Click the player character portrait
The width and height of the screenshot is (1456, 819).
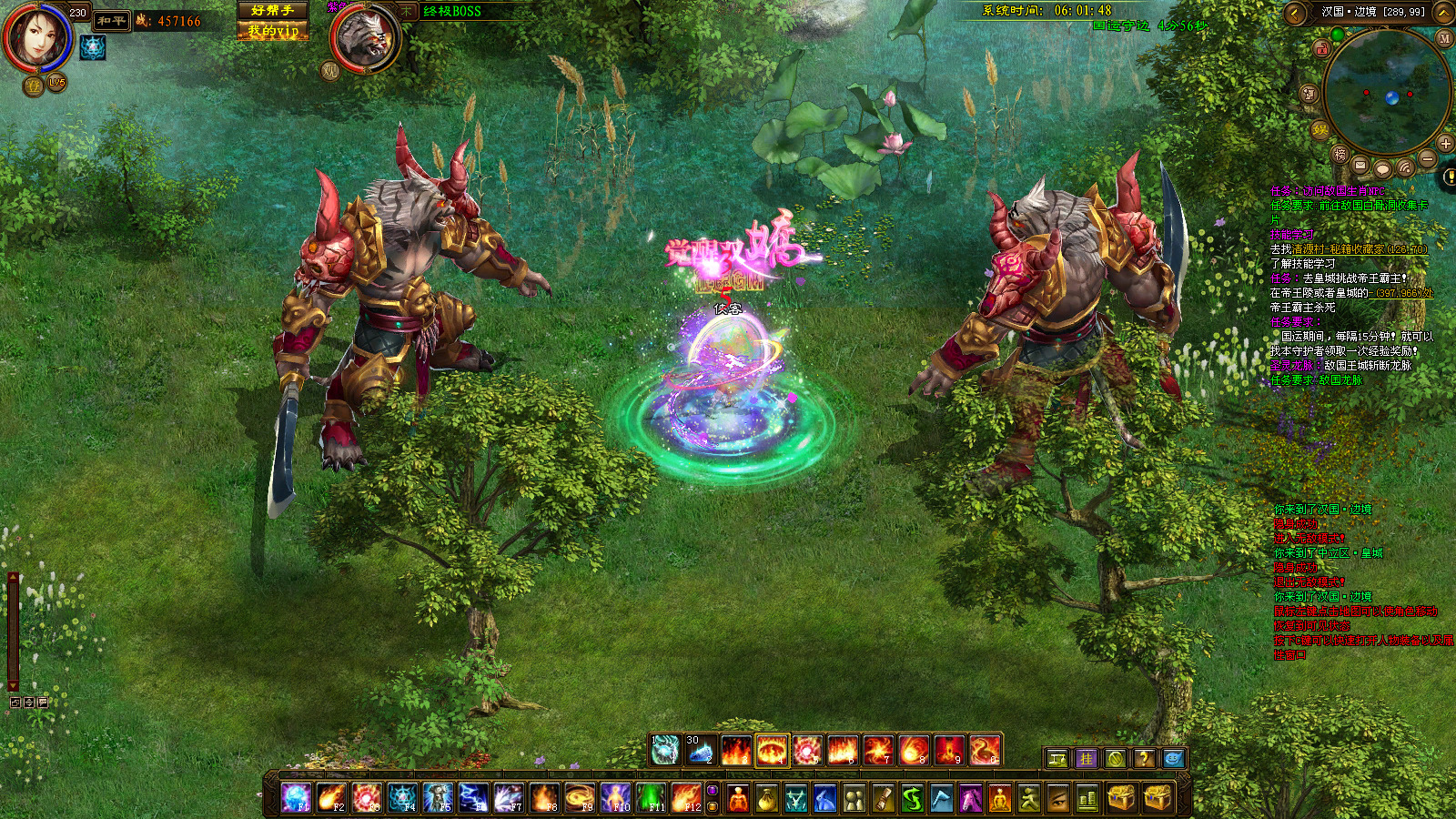tap(36, 38)
